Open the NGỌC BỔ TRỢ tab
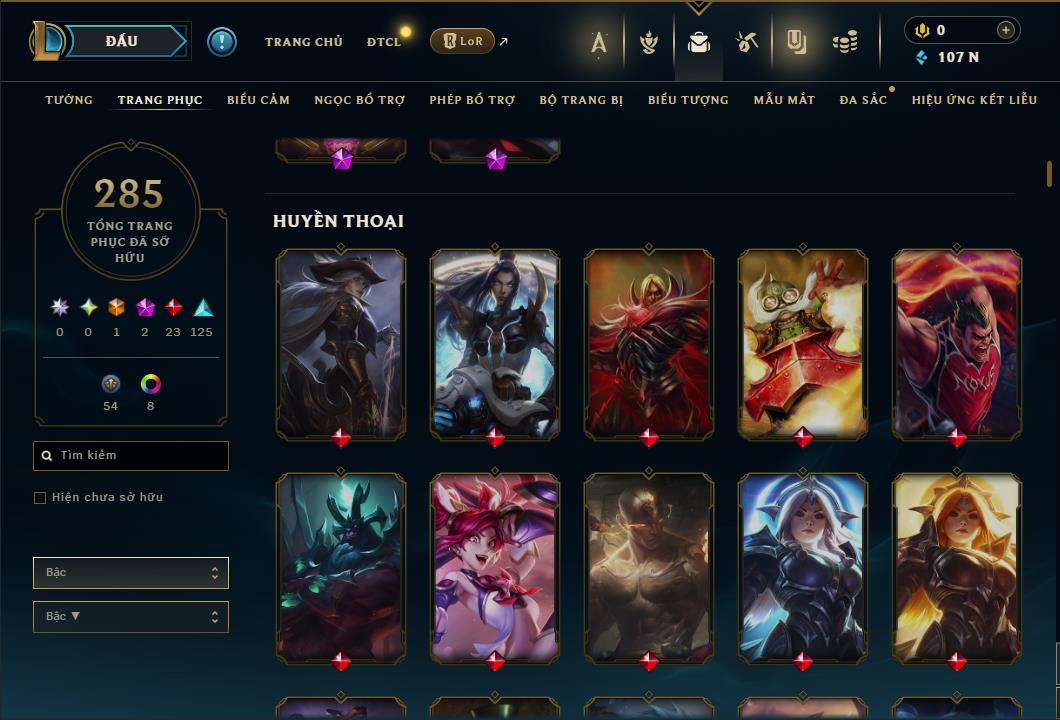 tap(359, 100)
